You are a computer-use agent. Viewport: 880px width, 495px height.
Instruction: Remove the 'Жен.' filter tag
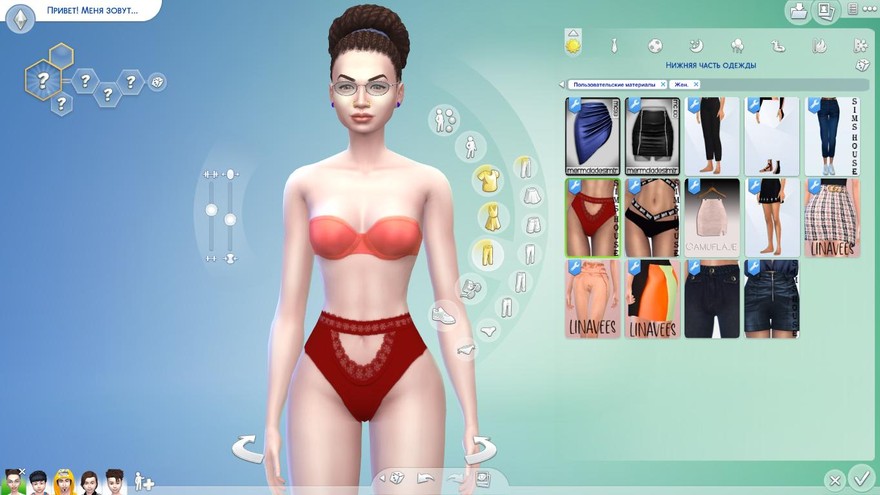tap(696, 85)
